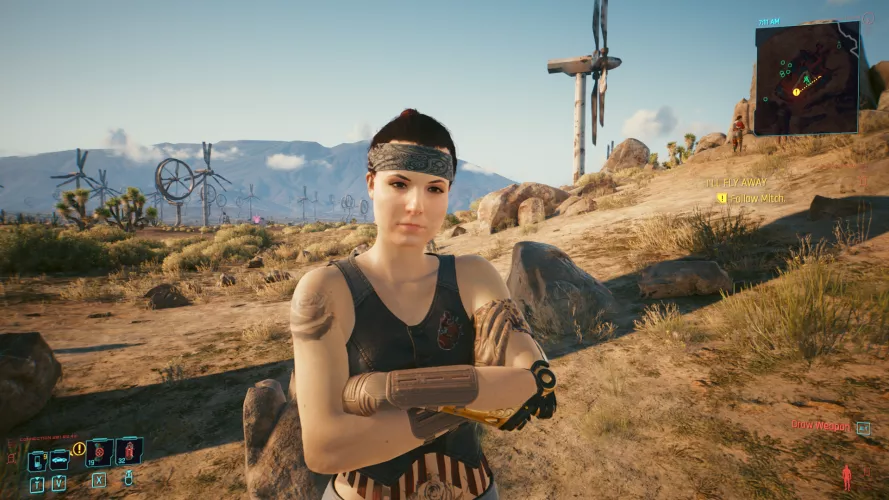
Task: Click the yellow quest marker on the minimap
Action: 797,92
